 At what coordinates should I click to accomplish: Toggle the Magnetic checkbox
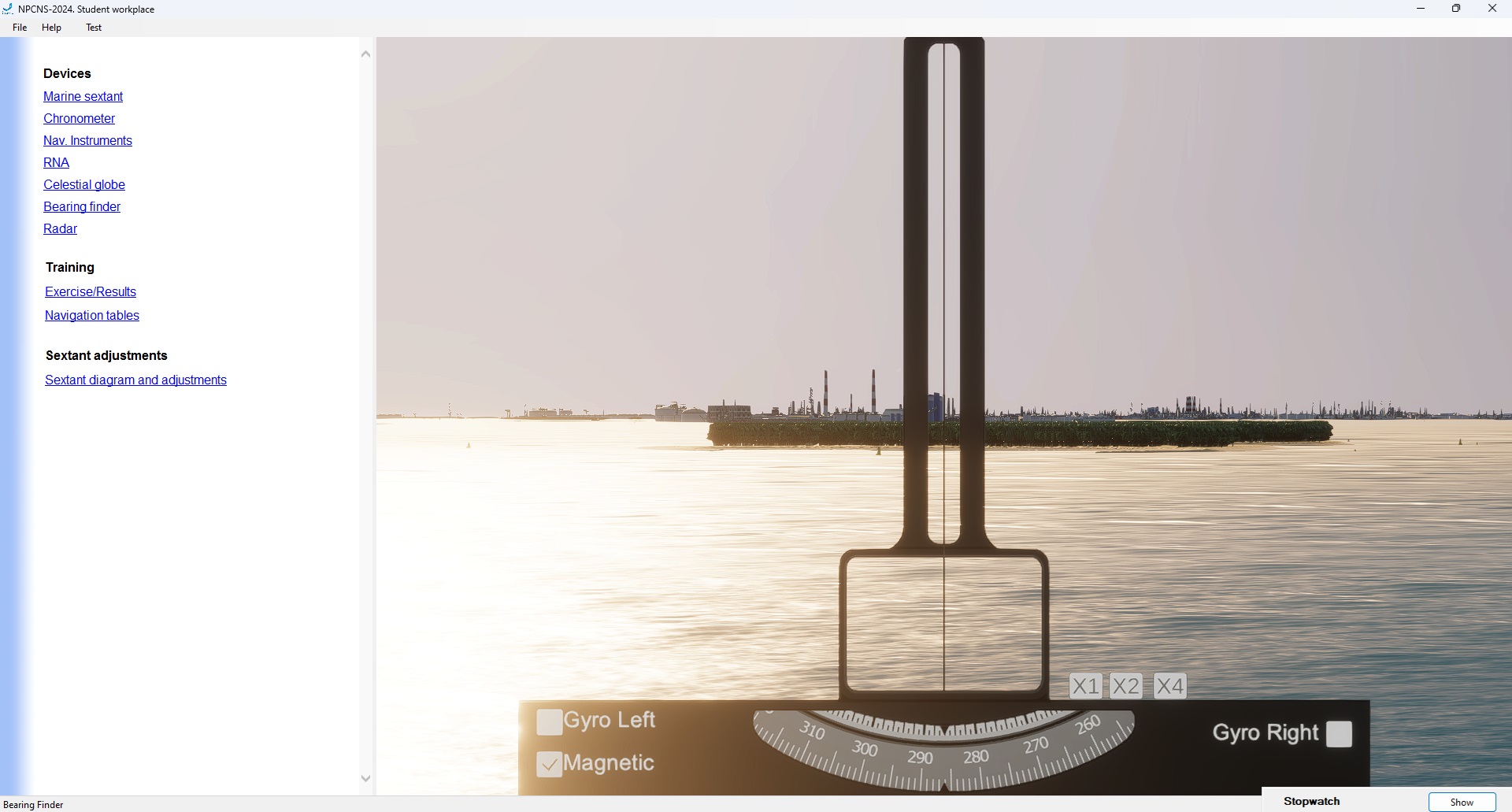(x=549, y=764)
